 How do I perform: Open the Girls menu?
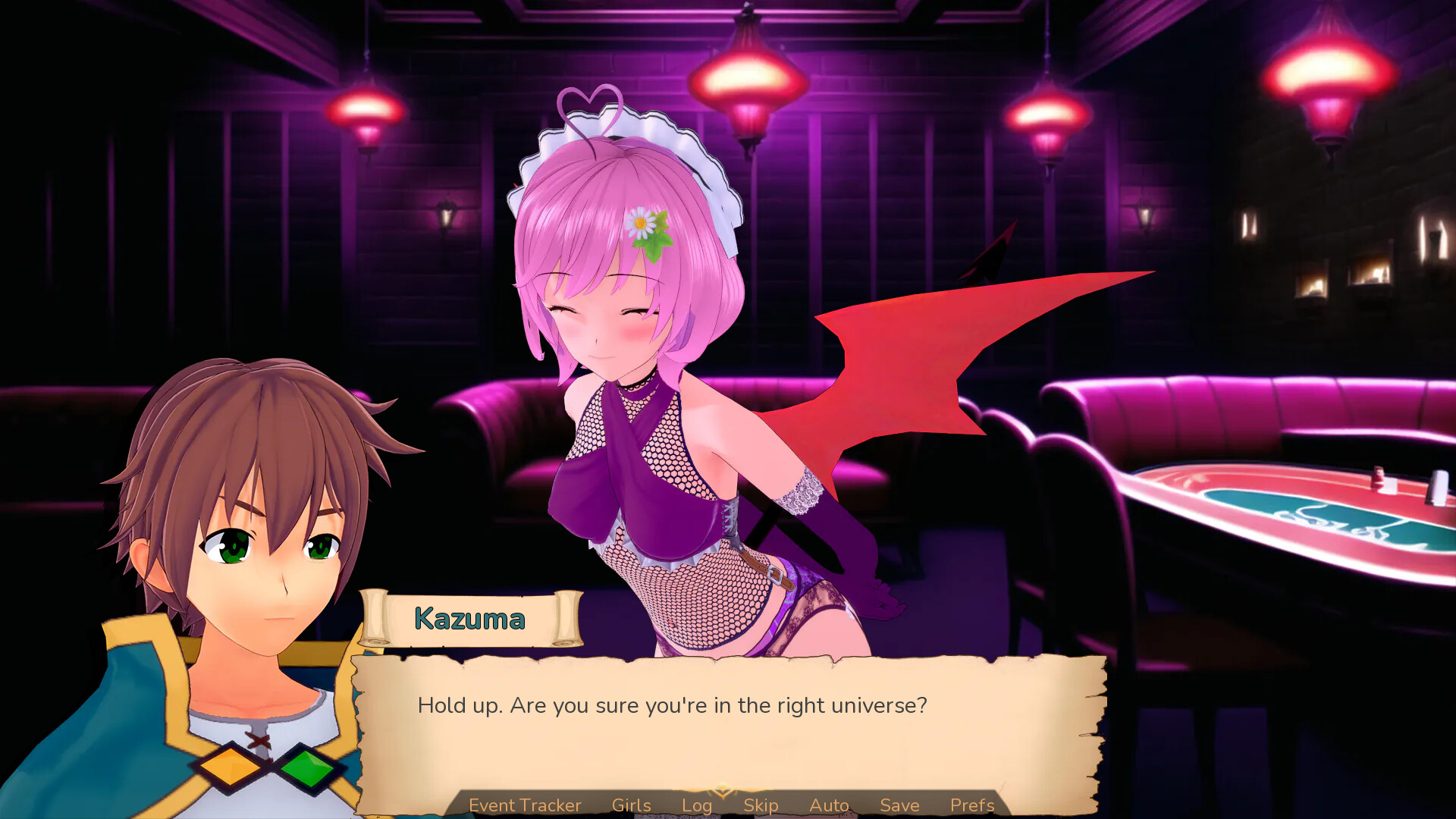click(x=631, y=805)
